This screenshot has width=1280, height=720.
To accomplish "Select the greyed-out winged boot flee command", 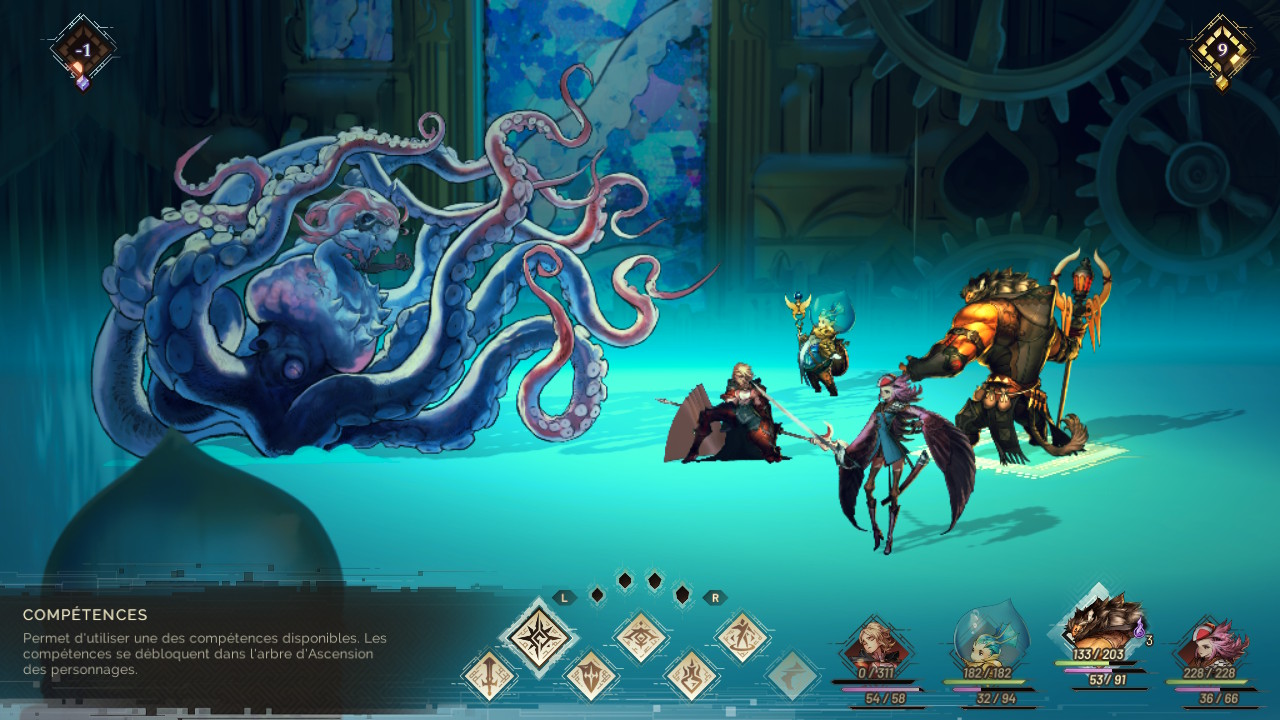I will pyautogui.click(x=793, y=675).
